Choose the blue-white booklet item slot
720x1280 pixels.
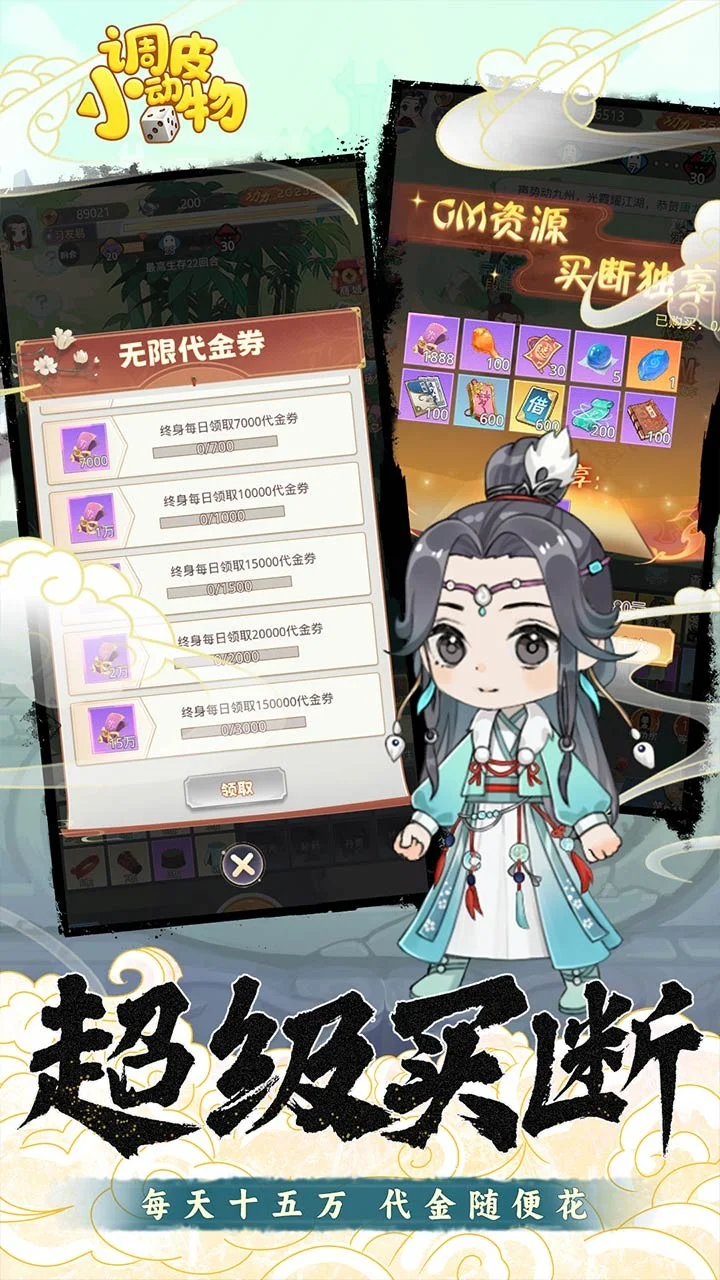point(426,397)
